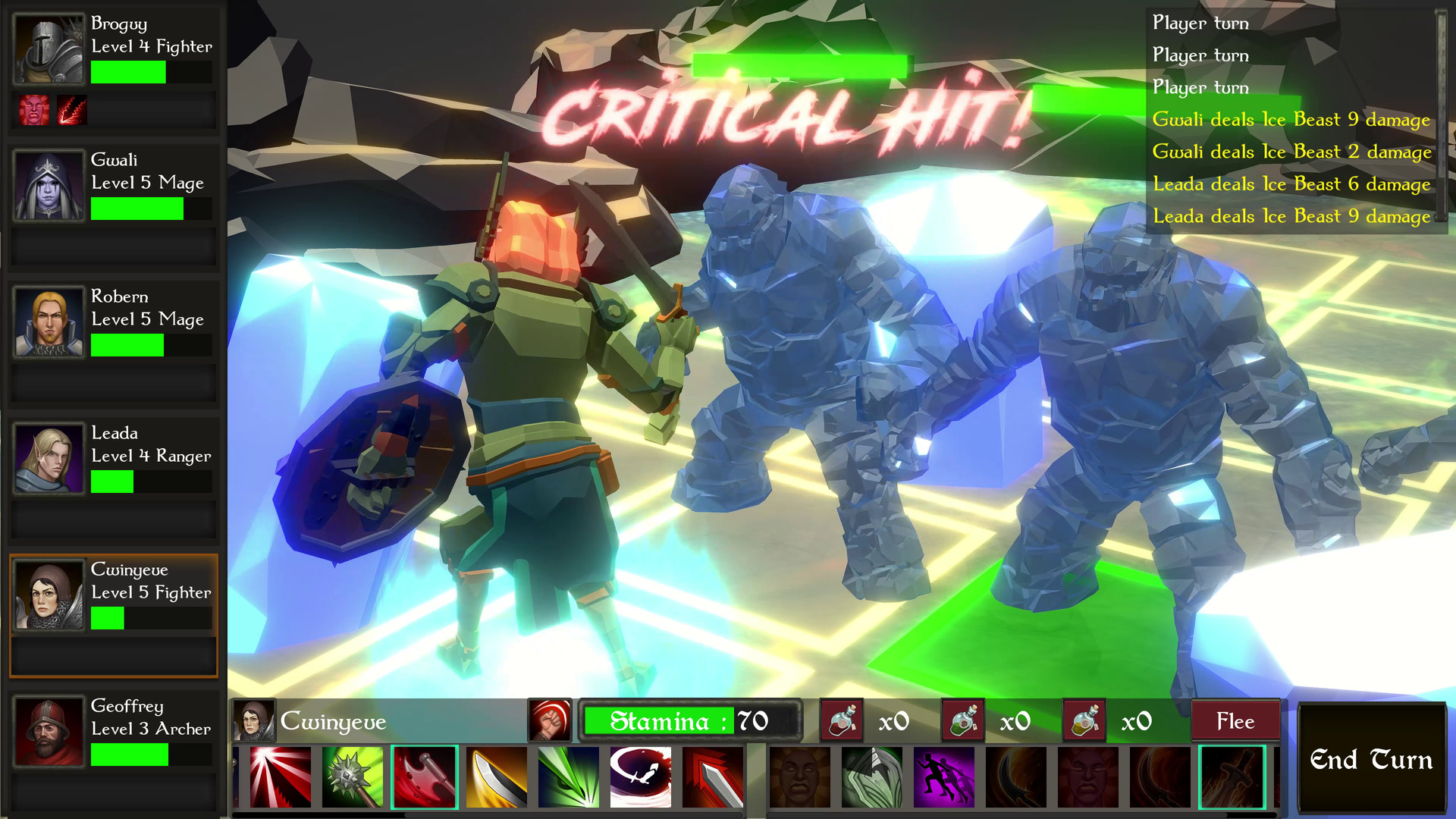Click Cwinyeve's portrait in the action bar
The image size is (1456, 819).
(256, 721)
